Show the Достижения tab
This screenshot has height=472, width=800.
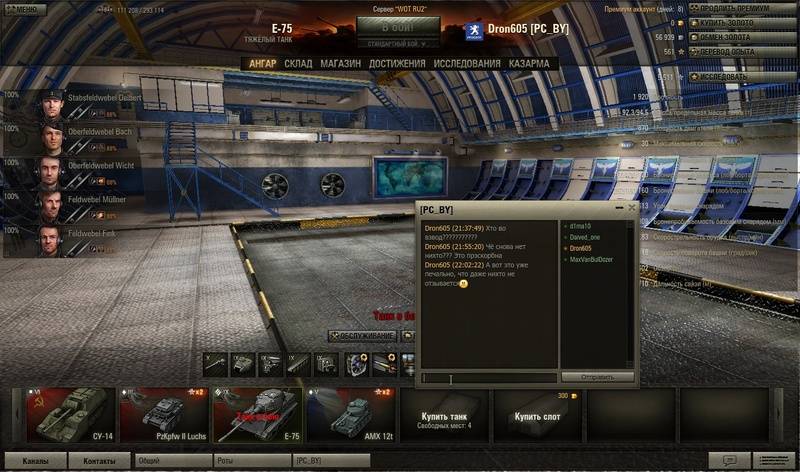397,64
